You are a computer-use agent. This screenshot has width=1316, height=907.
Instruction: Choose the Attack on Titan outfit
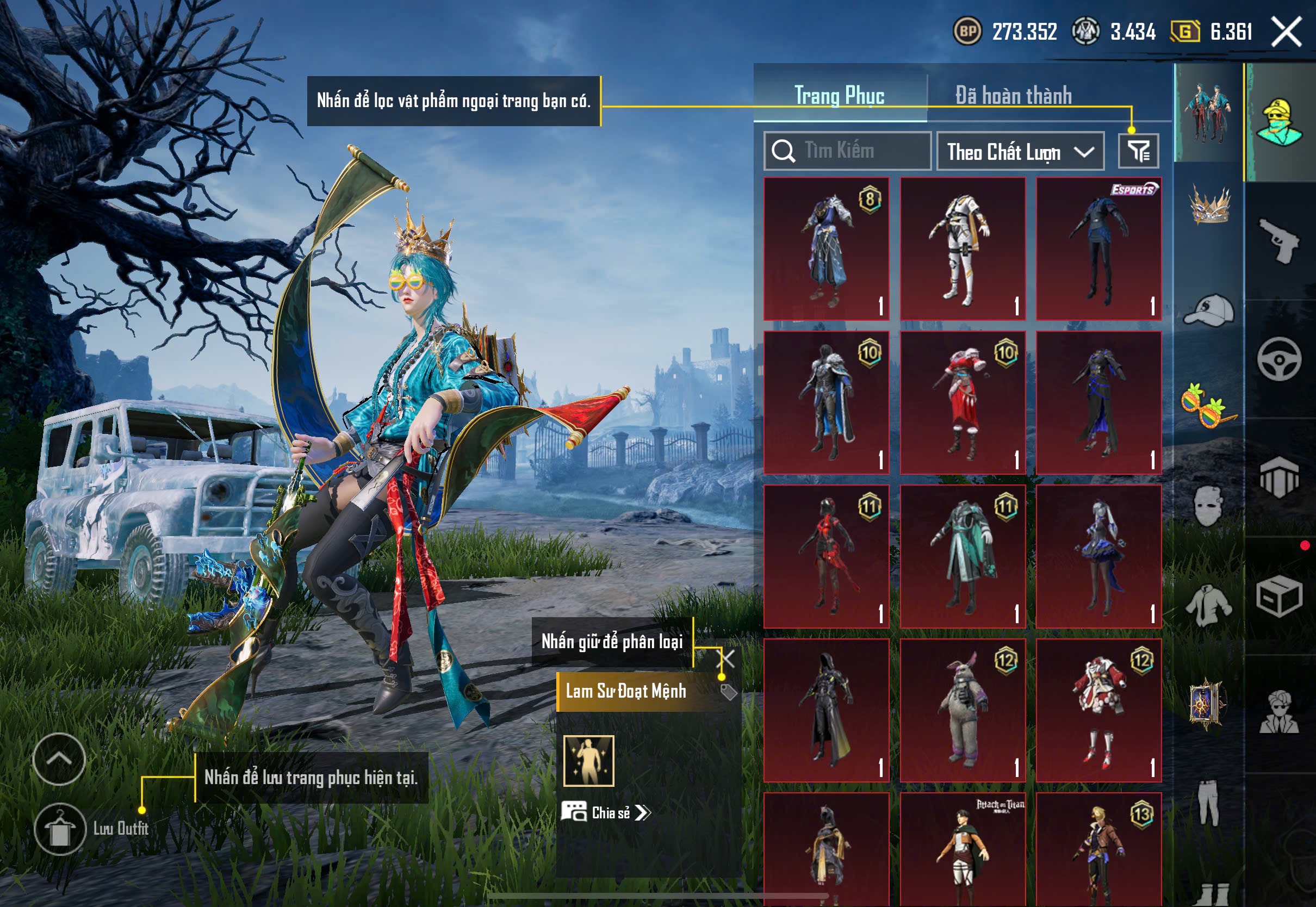pos(963,848)
